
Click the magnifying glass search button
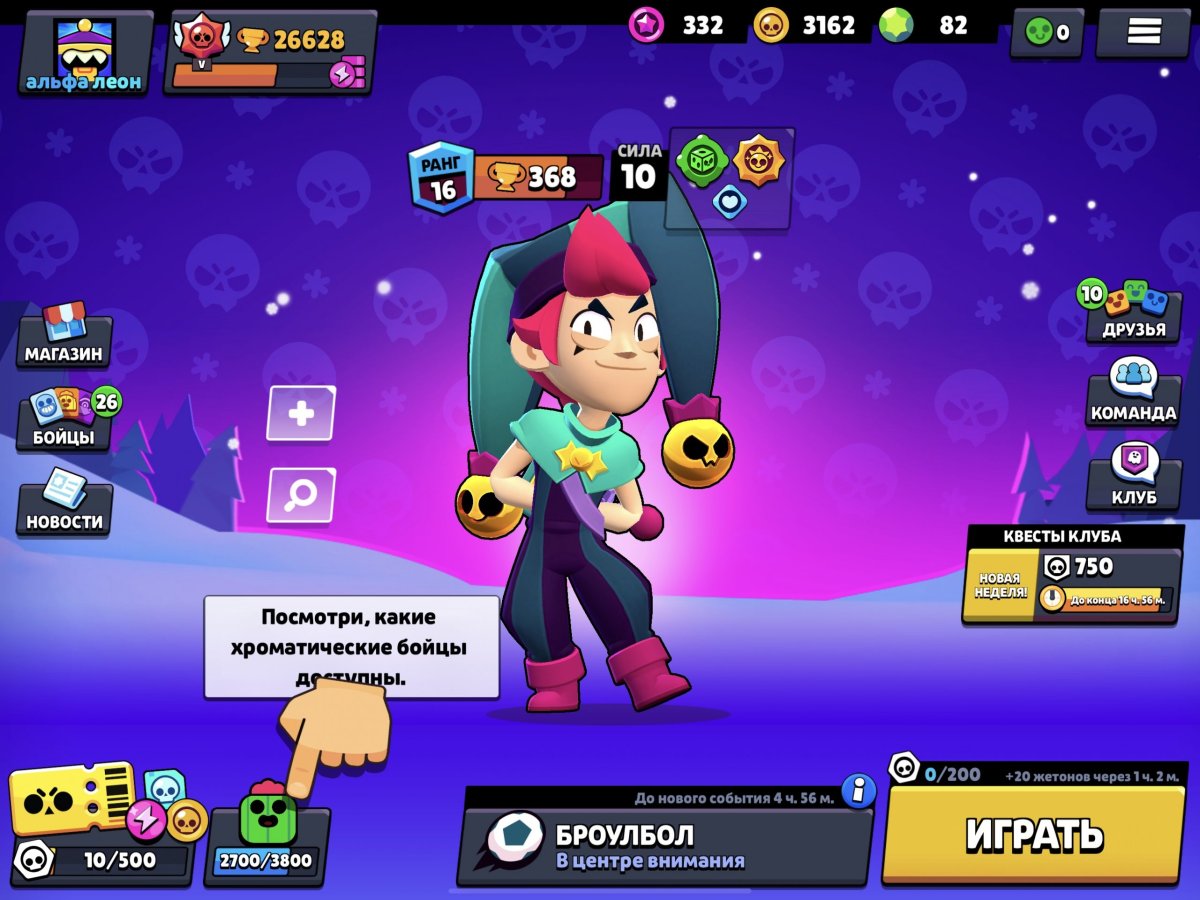coord(301,494)
